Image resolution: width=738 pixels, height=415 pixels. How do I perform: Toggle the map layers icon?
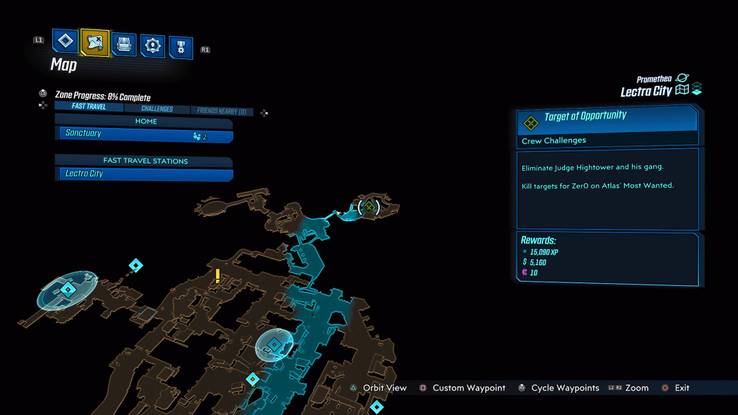697,90
